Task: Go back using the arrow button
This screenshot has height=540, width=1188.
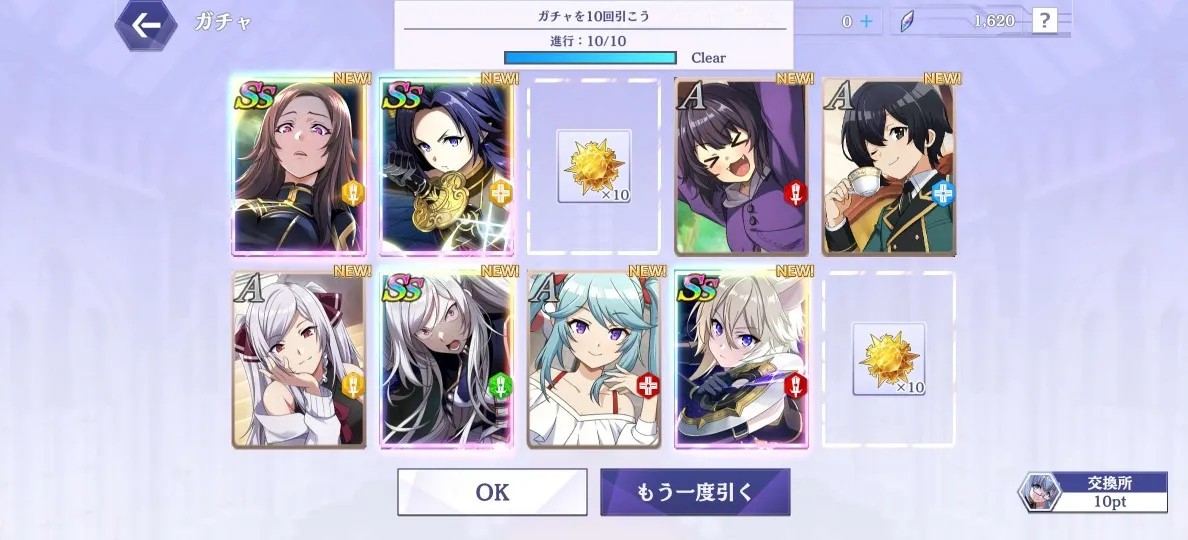Action: click(x=146, y=25)
